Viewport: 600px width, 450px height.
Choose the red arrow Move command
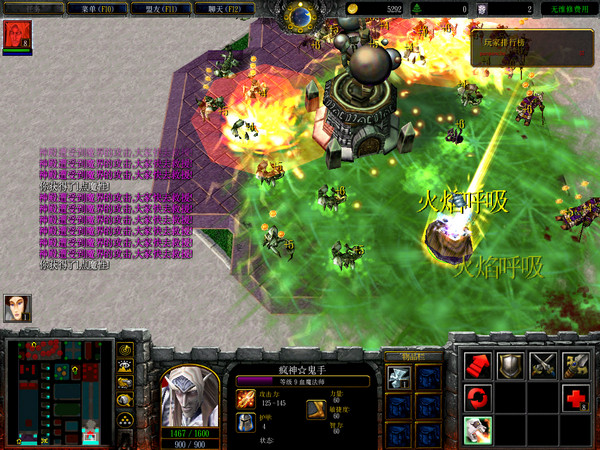(478, 366)
